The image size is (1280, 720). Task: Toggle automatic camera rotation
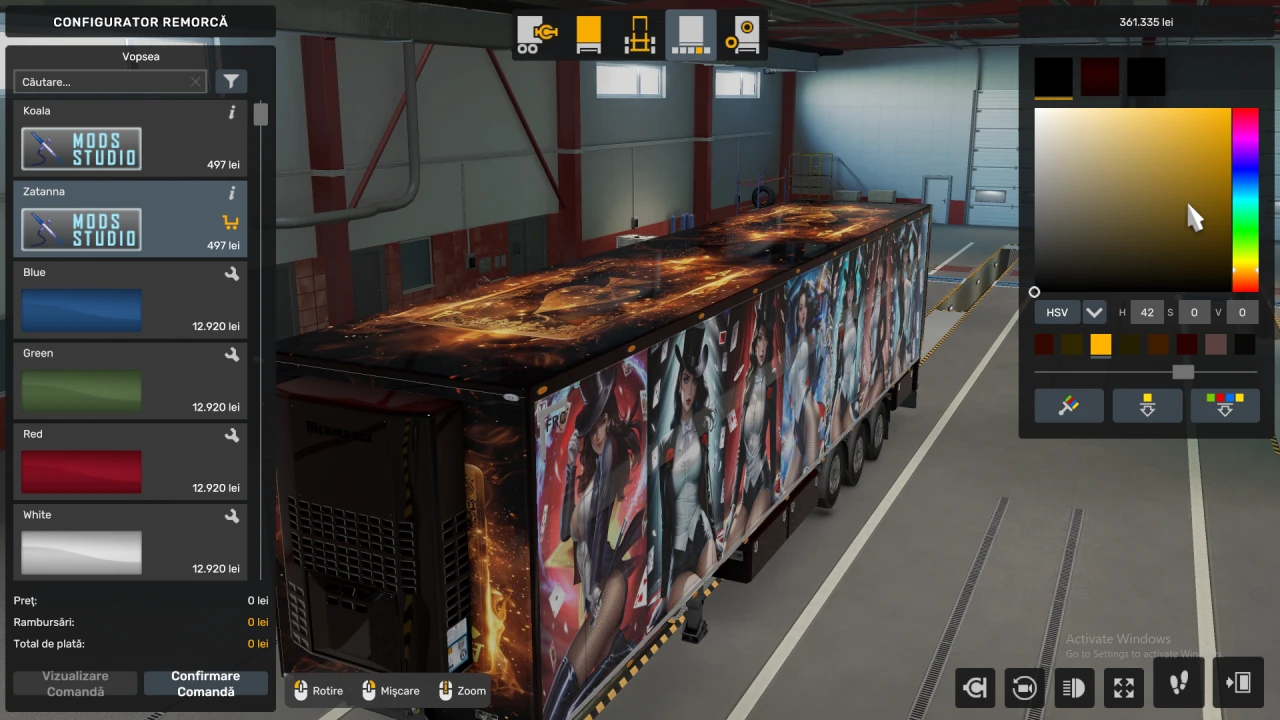coord(1023,687)
